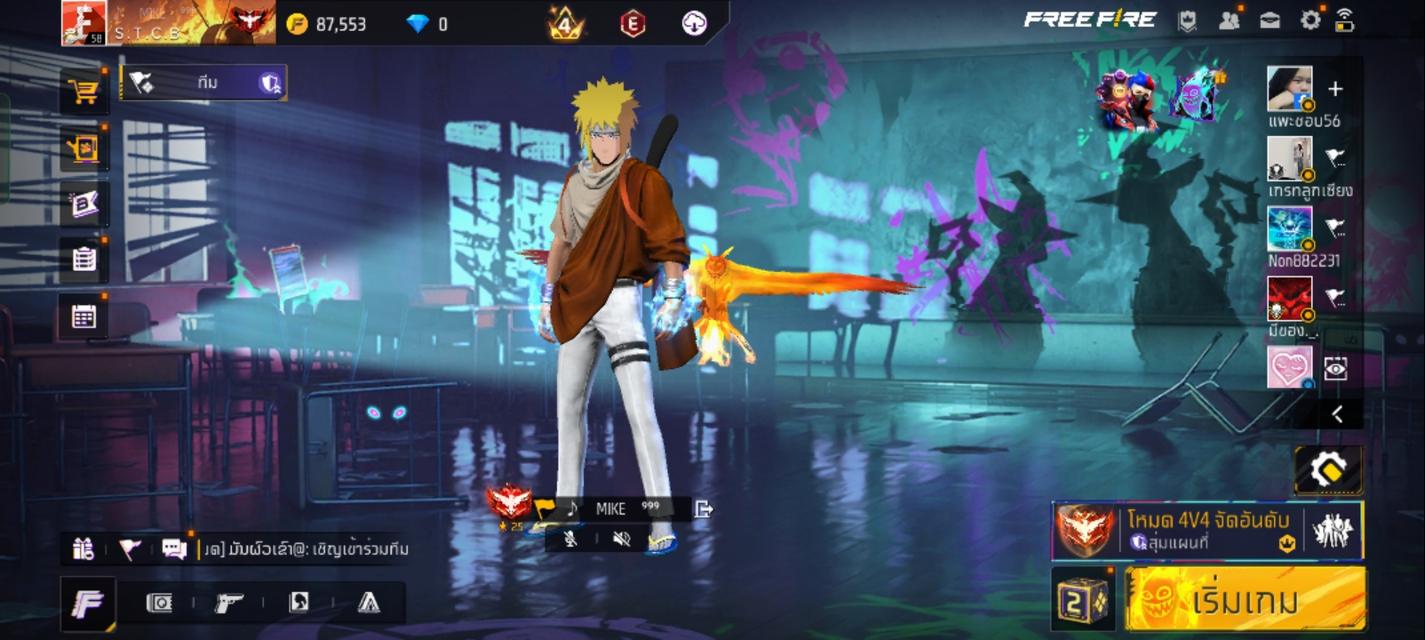Screen dimensions: 1425x640
Task: Open the pistol weapons tab
Action: [x=229, y=602]
